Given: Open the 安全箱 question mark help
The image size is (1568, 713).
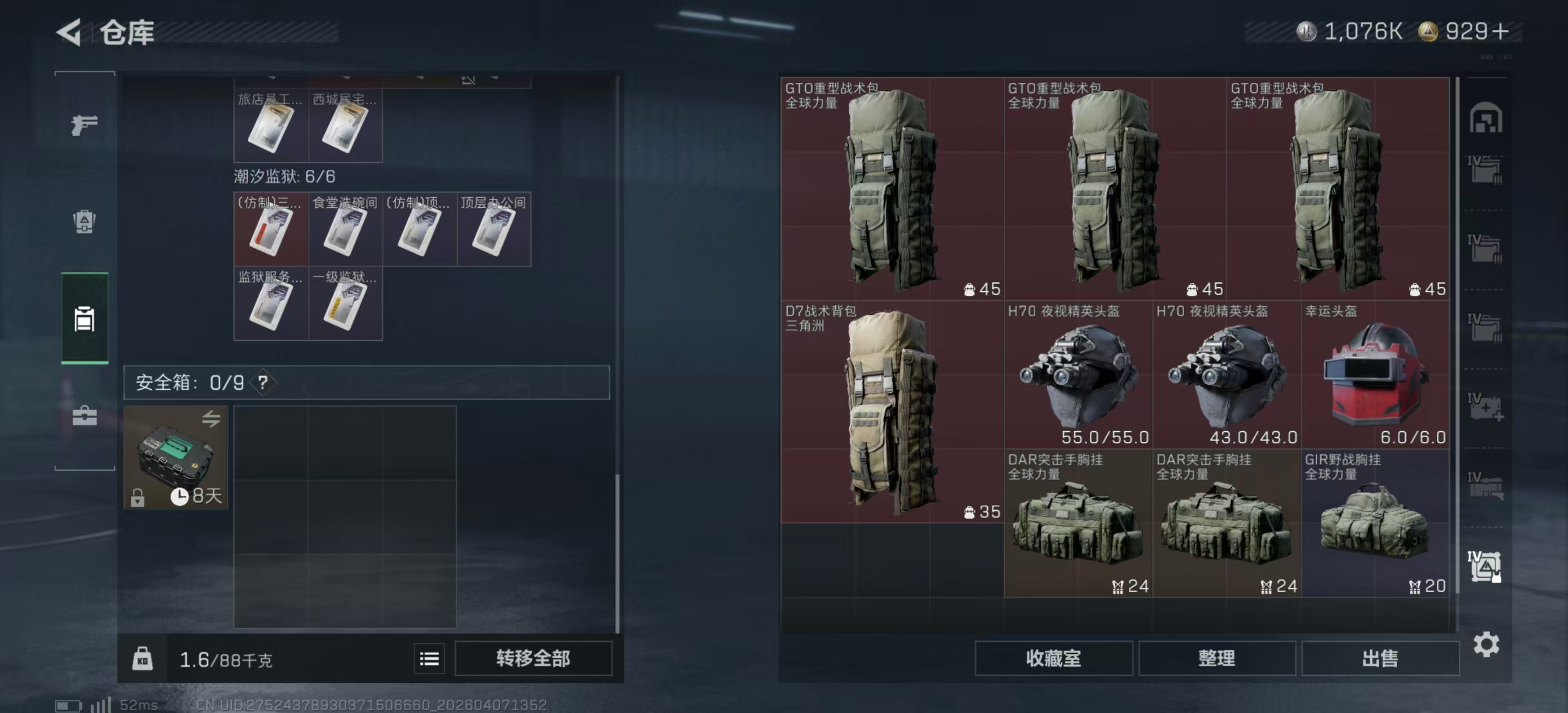Looking at the screenshot, I should tap(263, 383).
